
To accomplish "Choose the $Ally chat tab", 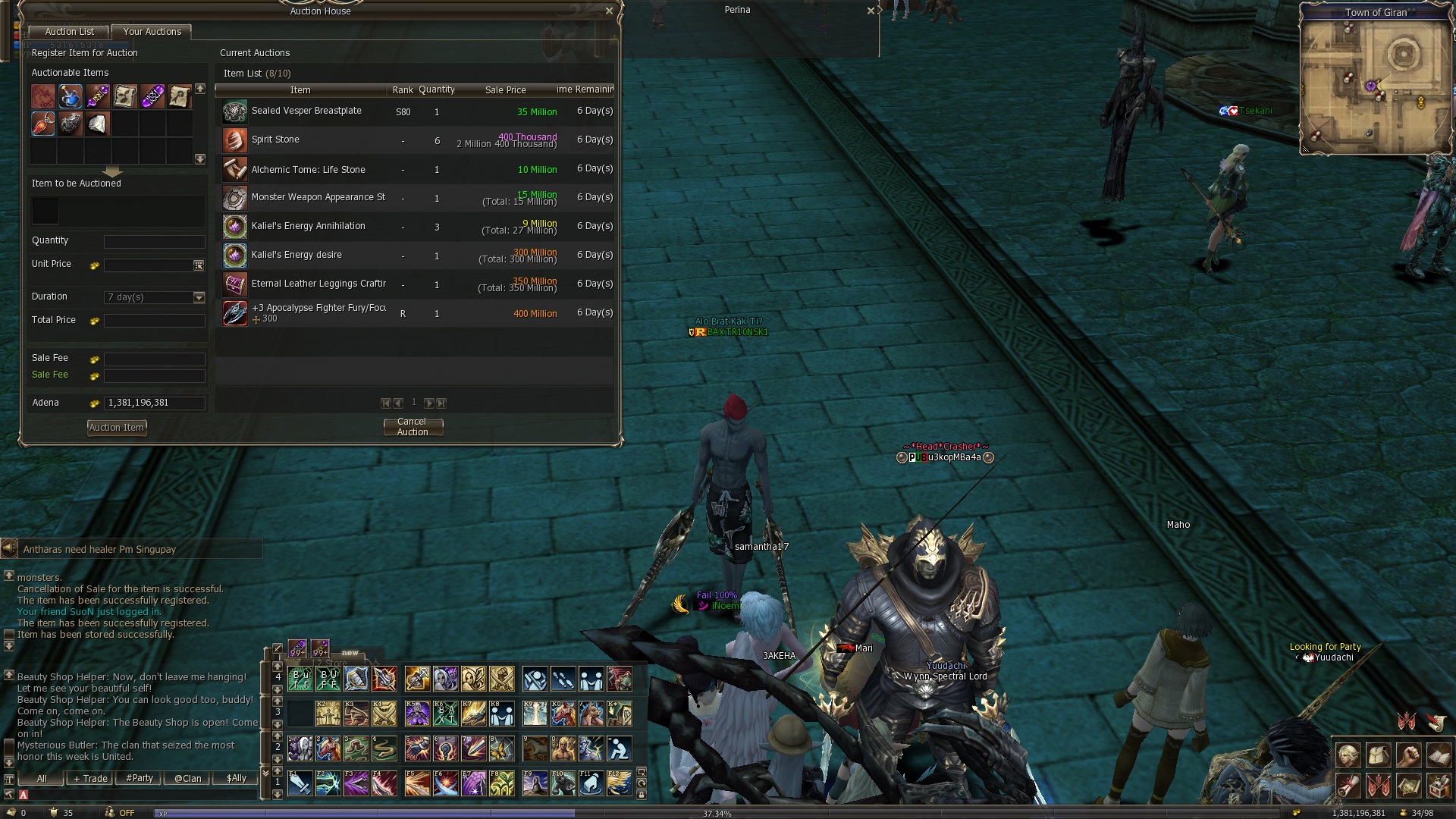I will [237, 779].
